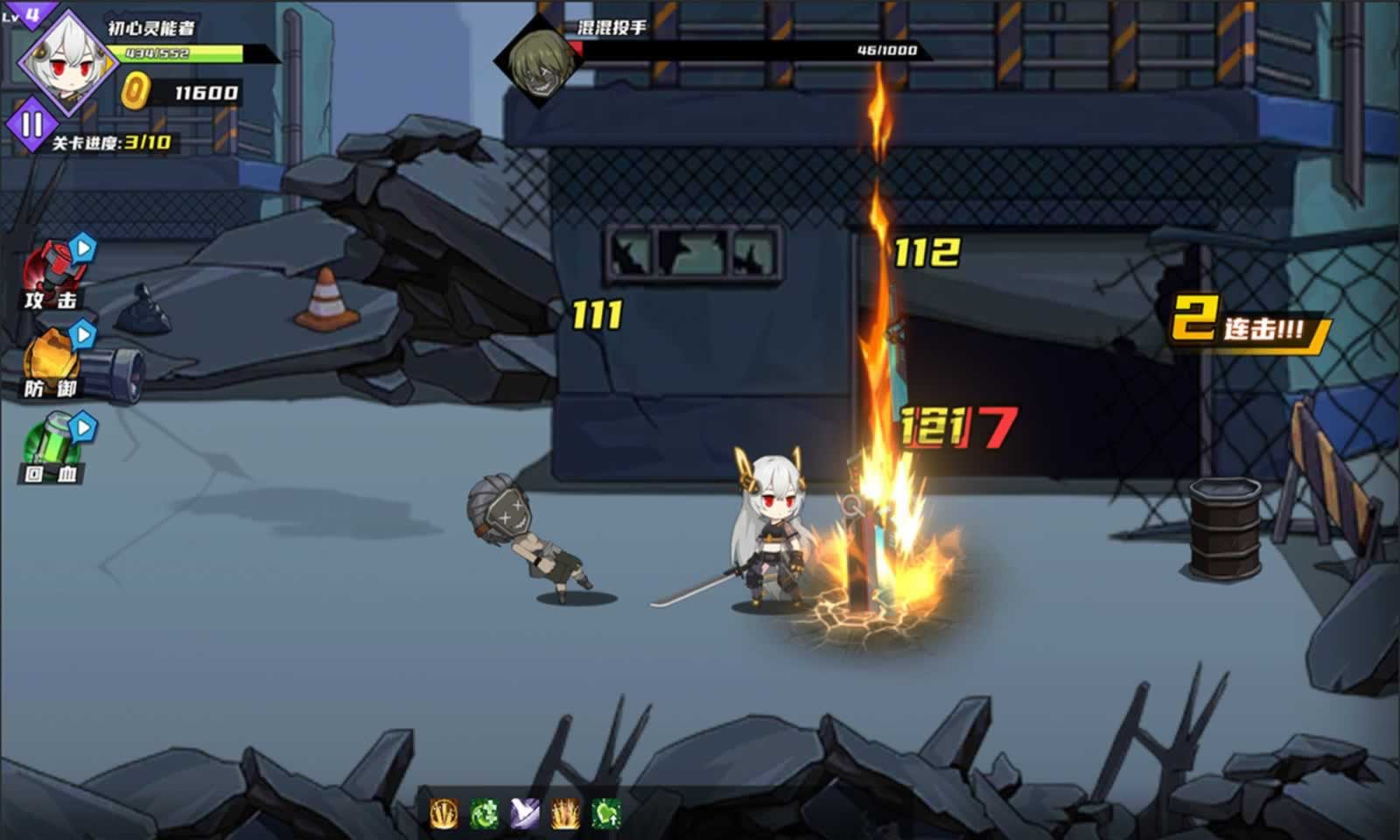Activate the 攻击 attack skill icon
This screenshot has height=840, width=1400.
pyautogui.click(x=52, y=271)
